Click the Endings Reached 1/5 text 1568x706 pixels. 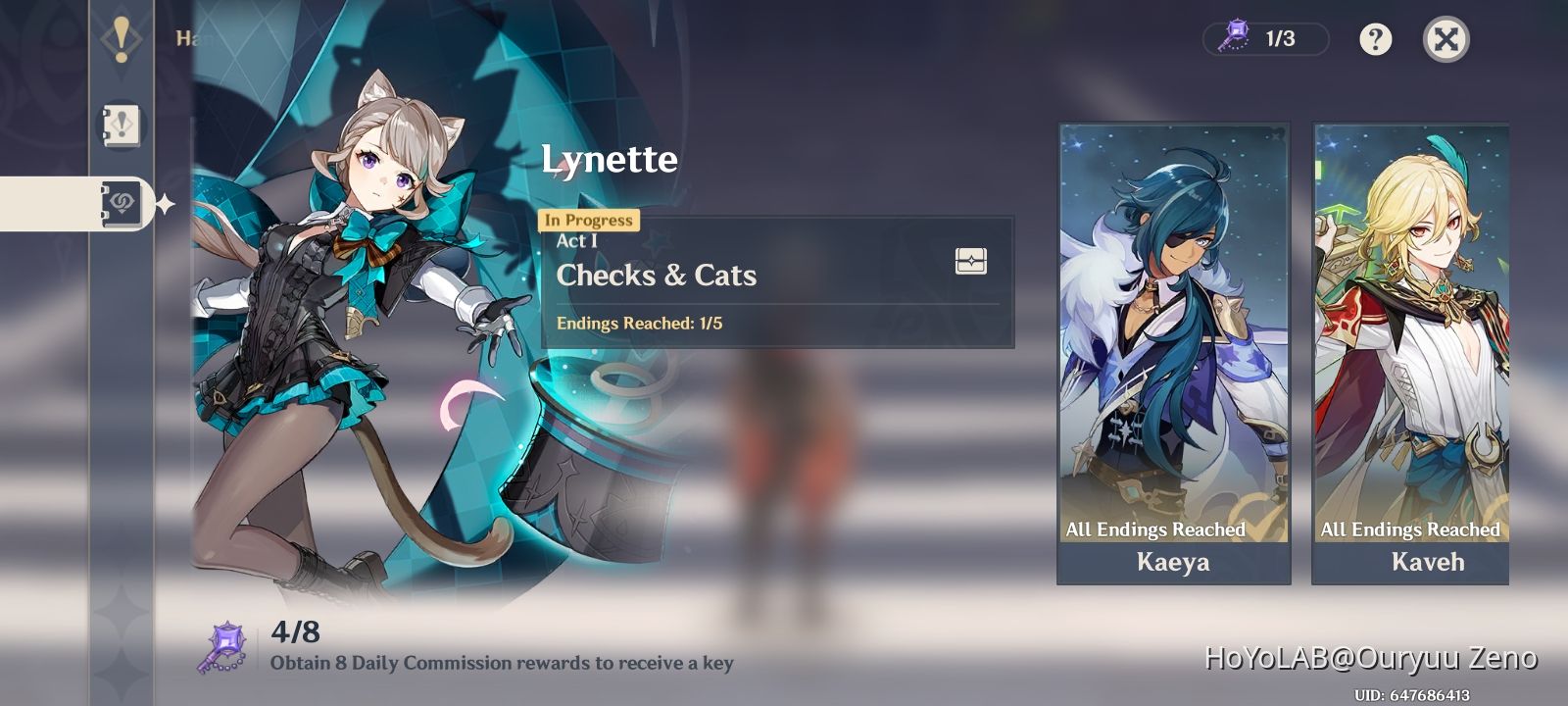(x=642, y=323)
